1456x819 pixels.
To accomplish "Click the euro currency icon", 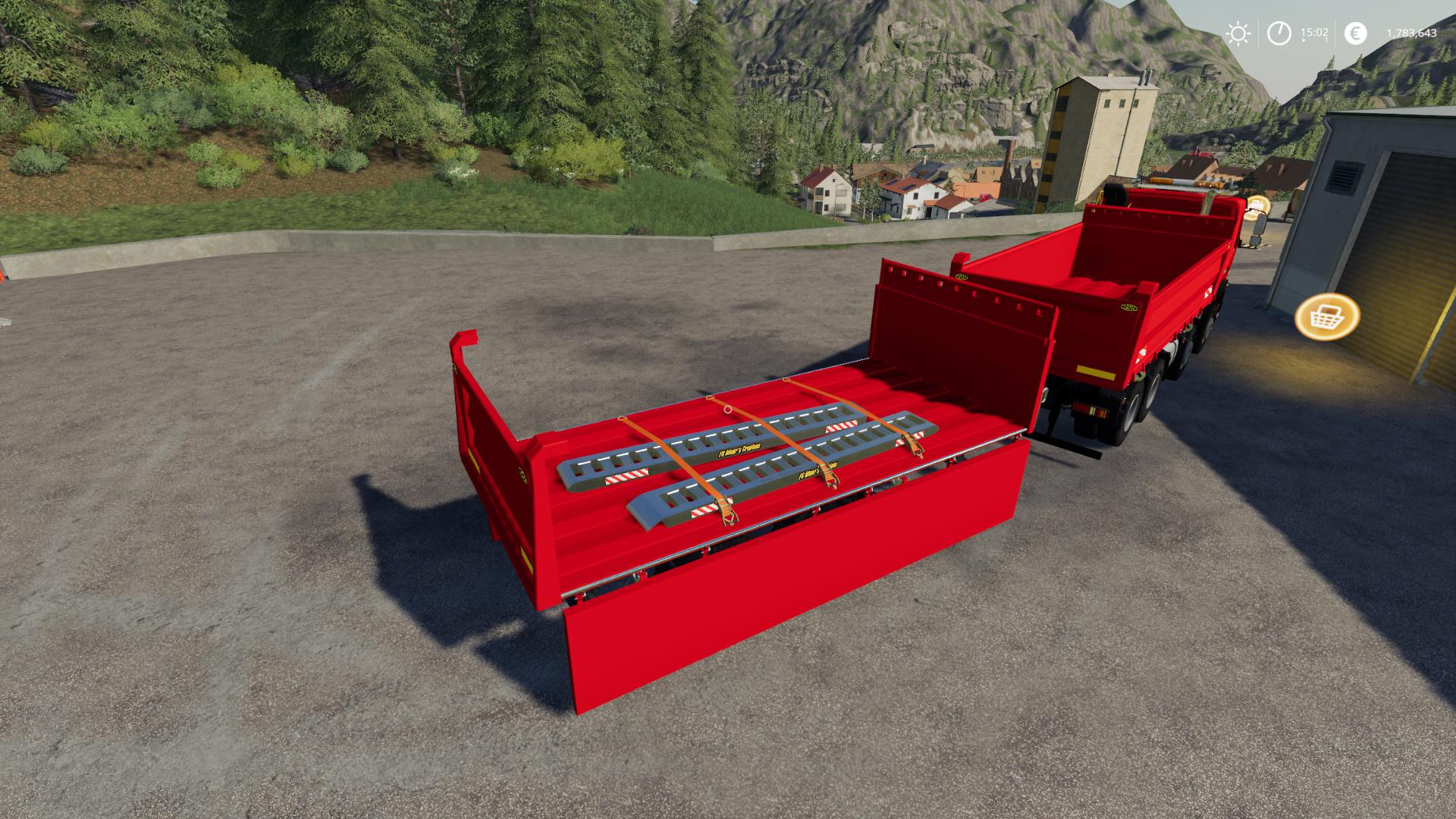I will point(1355,33).
